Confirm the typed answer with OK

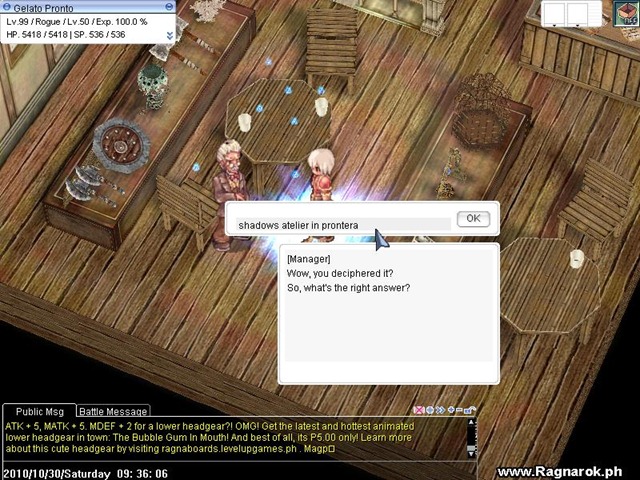472,219
